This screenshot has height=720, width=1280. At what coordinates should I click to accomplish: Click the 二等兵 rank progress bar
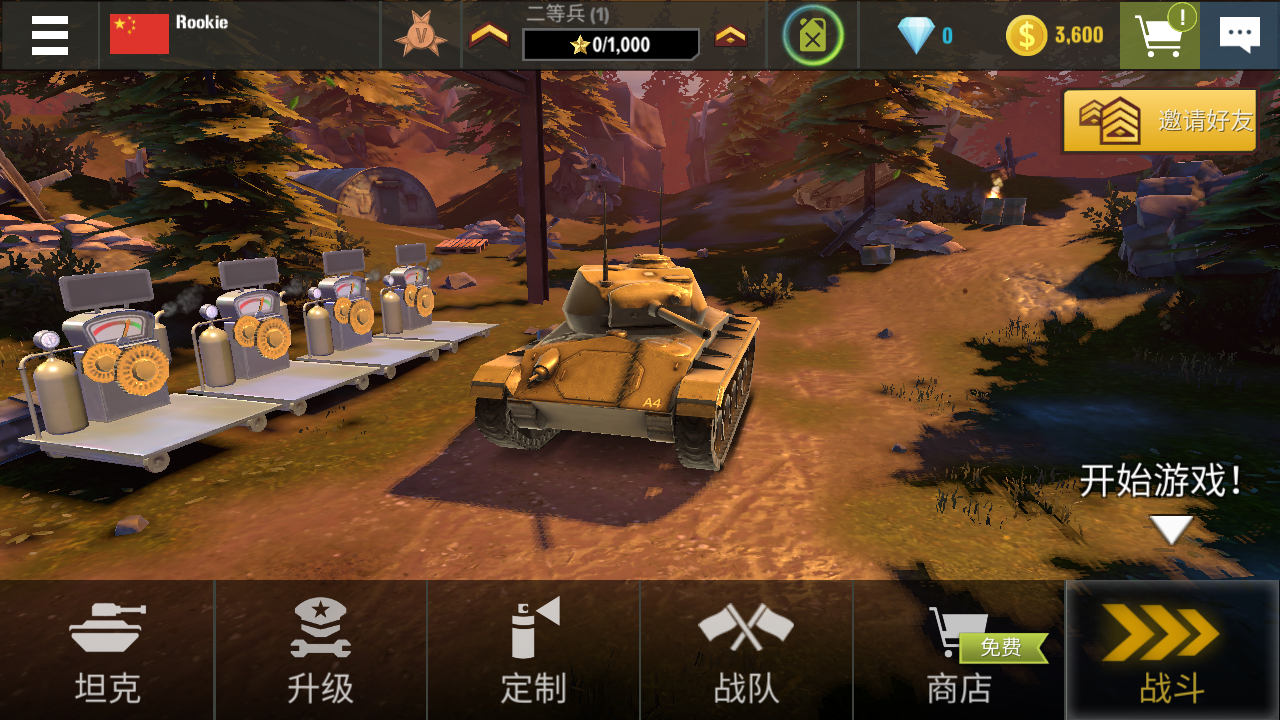(x=610, y=44)
